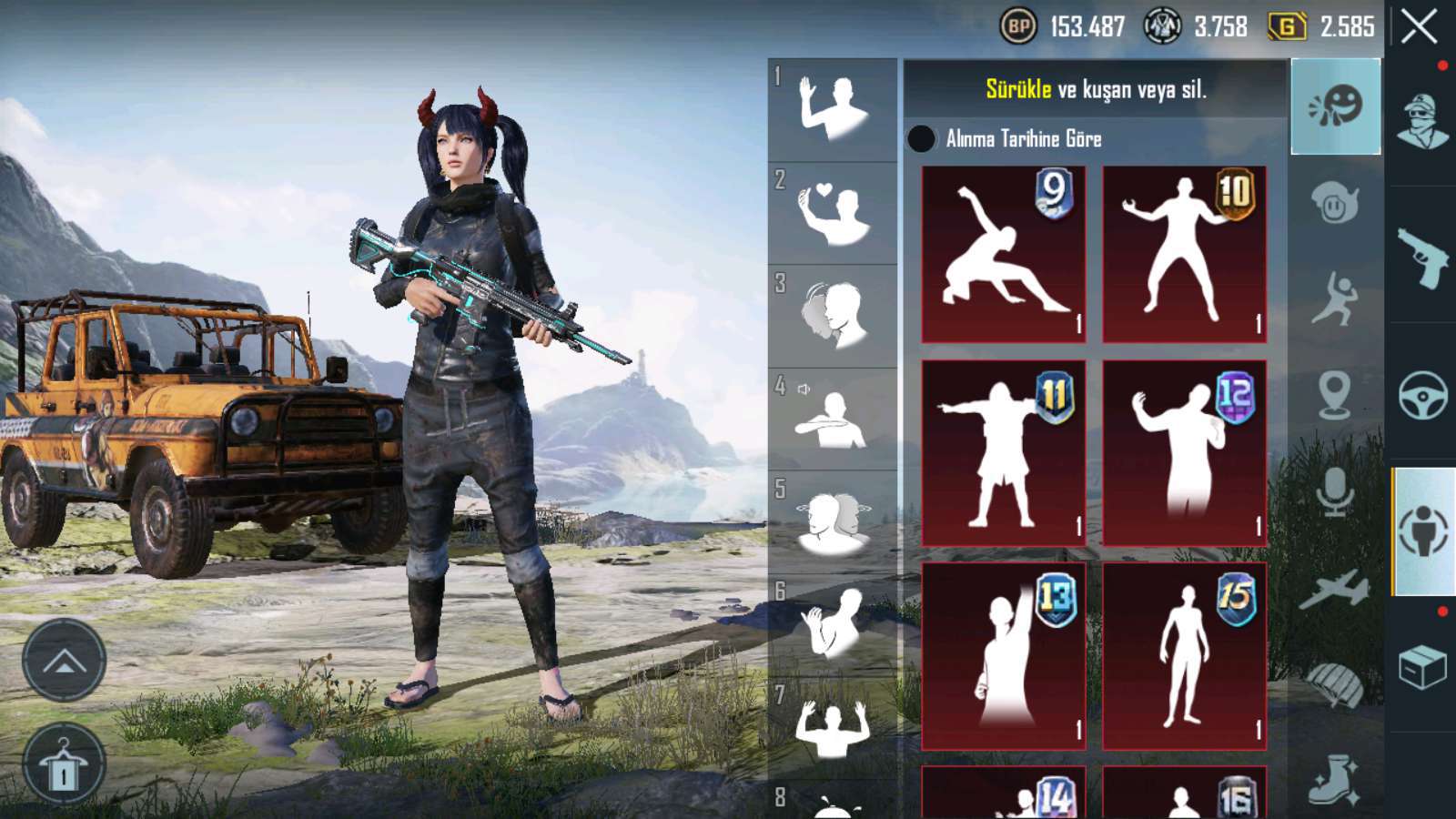Screen dimensions: 1456x819
Task: Select equipped emote slot 4 with speaker icon
Action: [833, 419]
